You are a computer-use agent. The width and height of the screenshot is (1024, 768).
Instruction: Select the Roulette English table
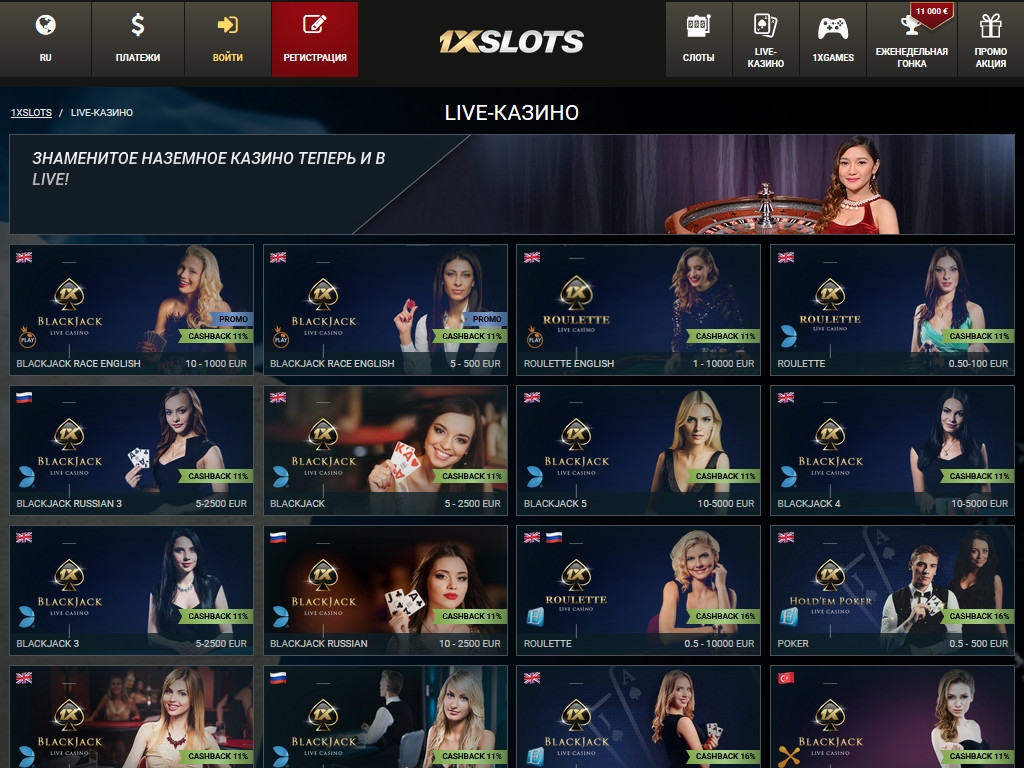pos(638,309)
